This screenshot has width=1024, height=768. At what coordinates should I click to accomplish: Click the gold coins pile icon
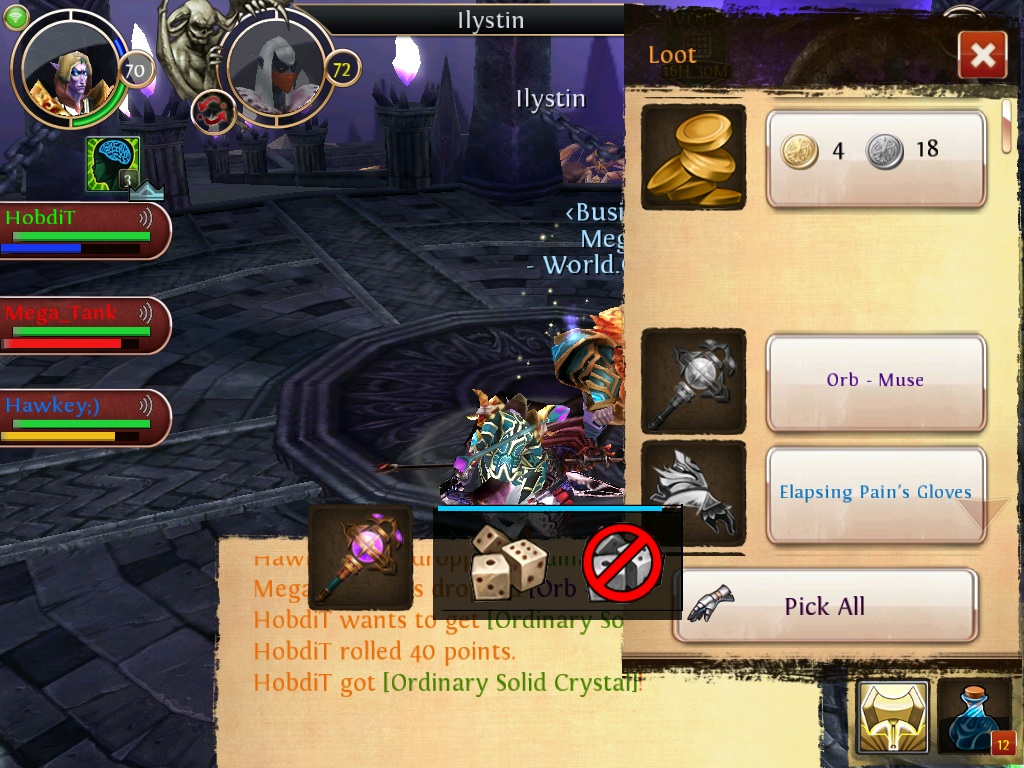[x=693, y=157]
